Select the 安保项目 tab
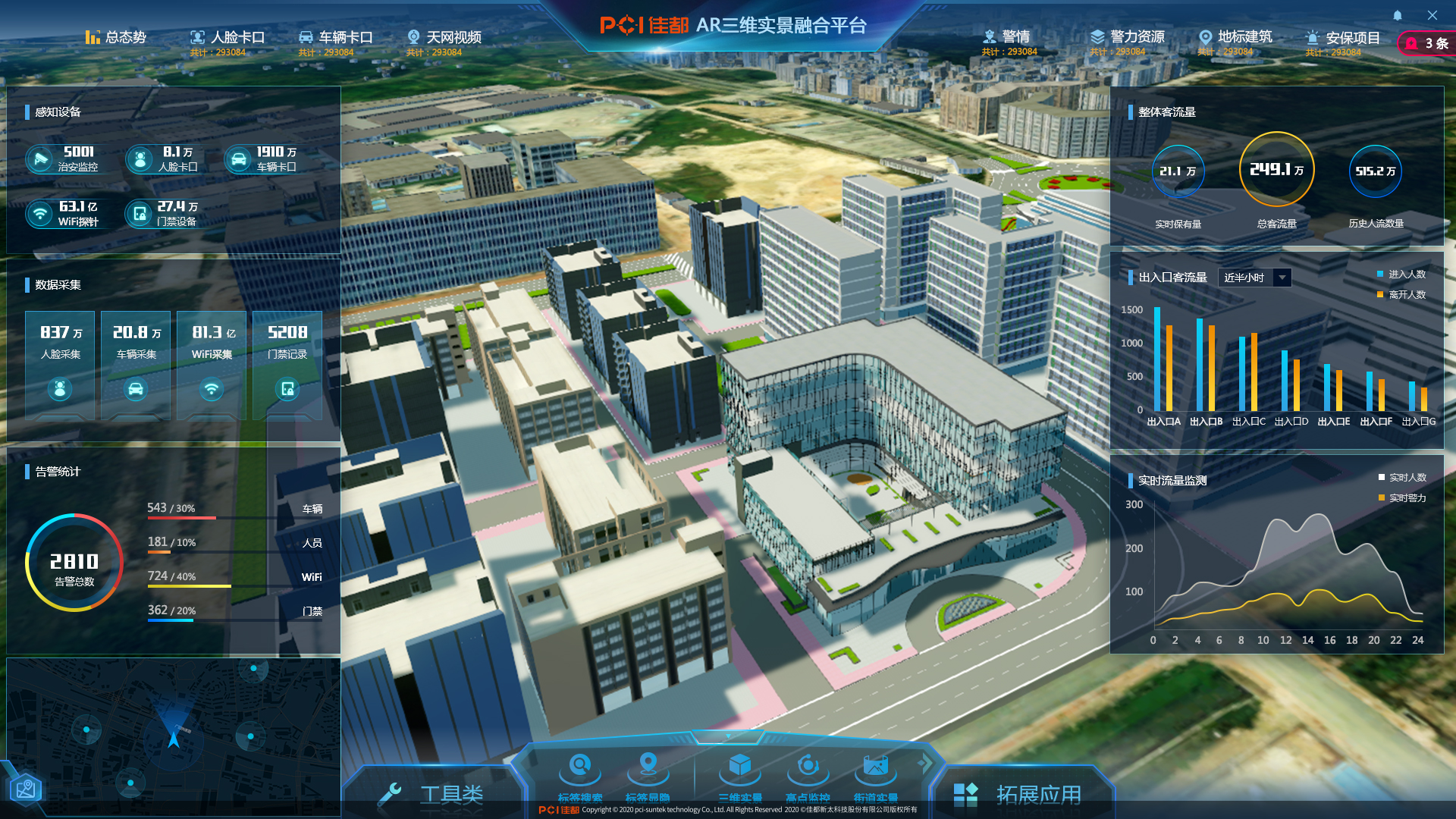1456x819 pixels. point(1343,38)
